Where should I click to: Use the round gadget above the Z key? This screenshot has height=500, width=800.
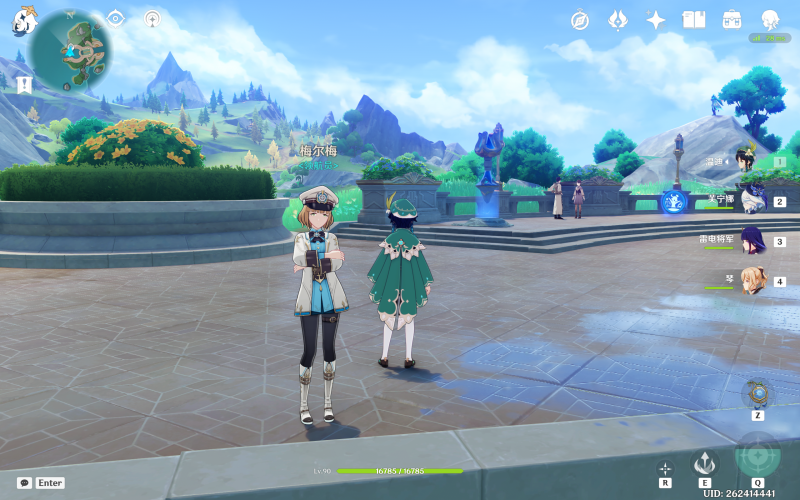coord(758,392)
